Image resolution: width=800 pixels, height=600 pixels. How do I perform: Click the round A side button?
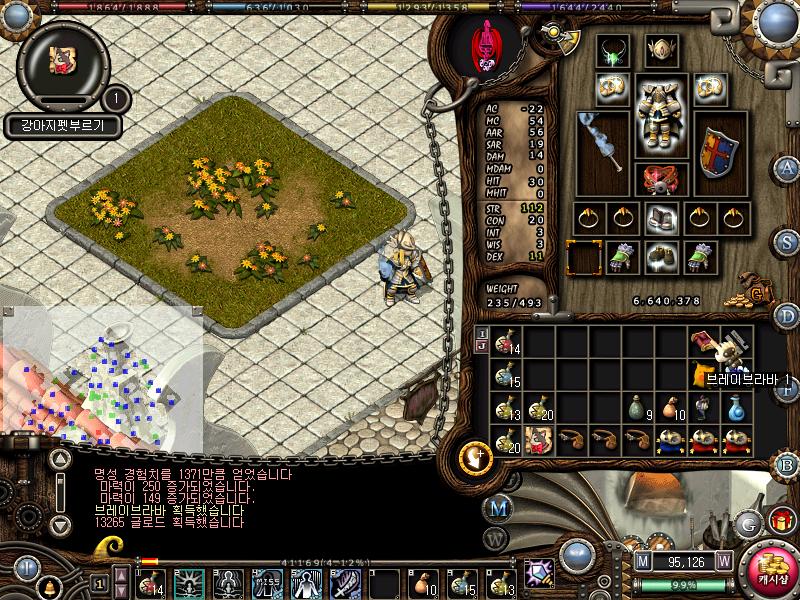click(x=788, y=168)
